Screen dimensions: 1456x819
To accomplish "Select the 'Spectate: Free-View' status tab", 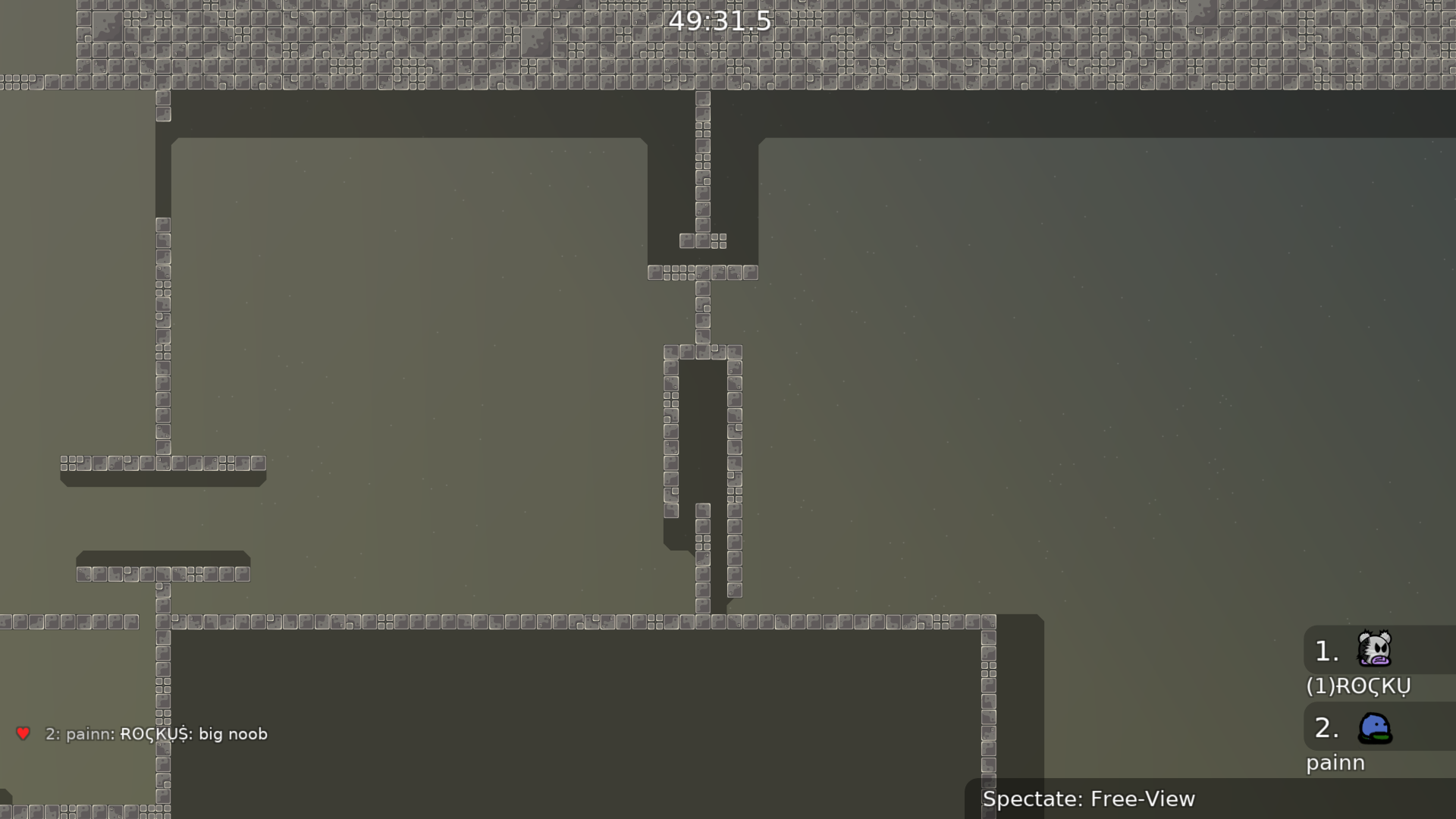I will pyautogui.click(x=1088, y=799).
